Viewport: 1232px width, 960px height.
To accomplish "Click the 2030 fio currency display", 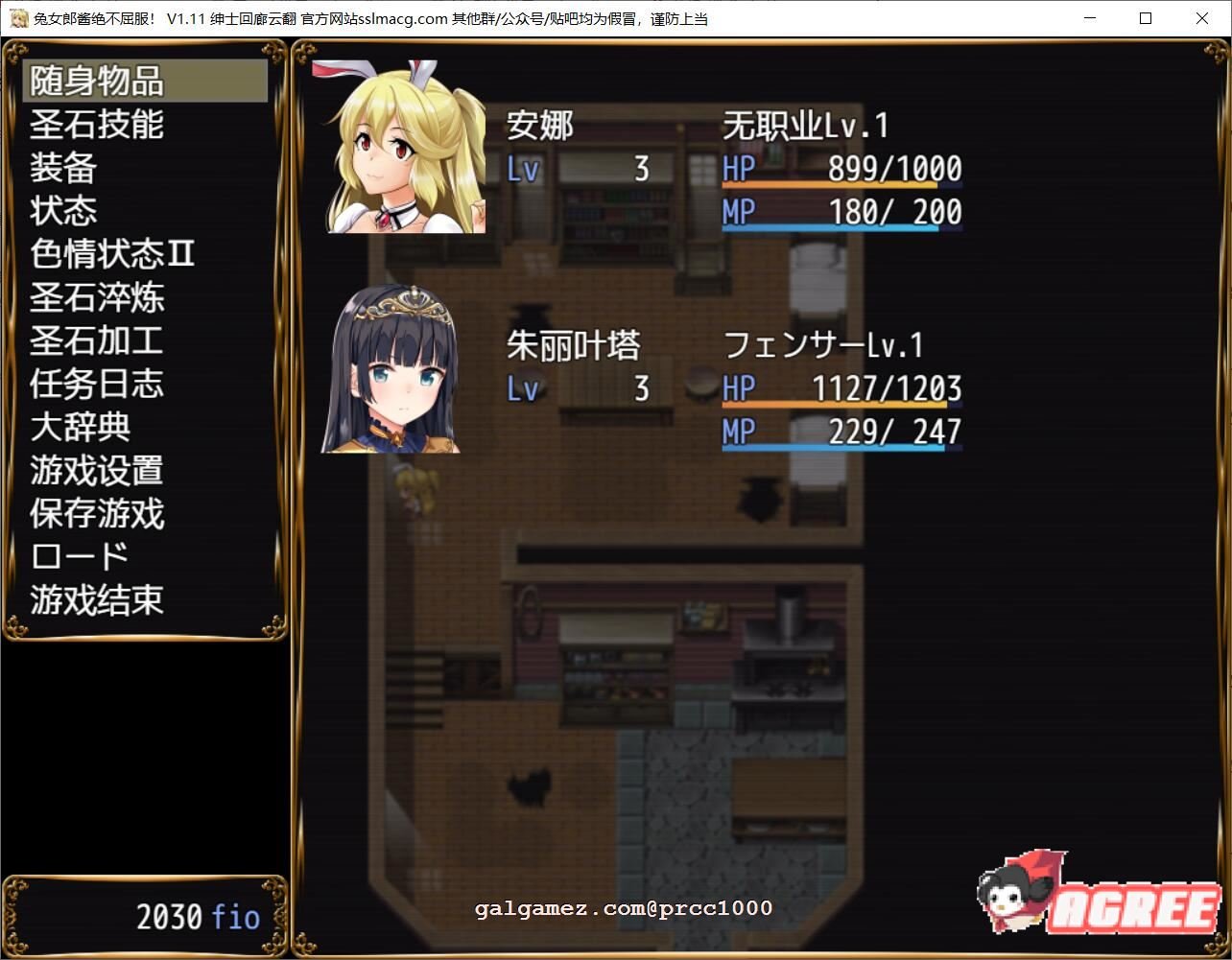I will 196,917.
